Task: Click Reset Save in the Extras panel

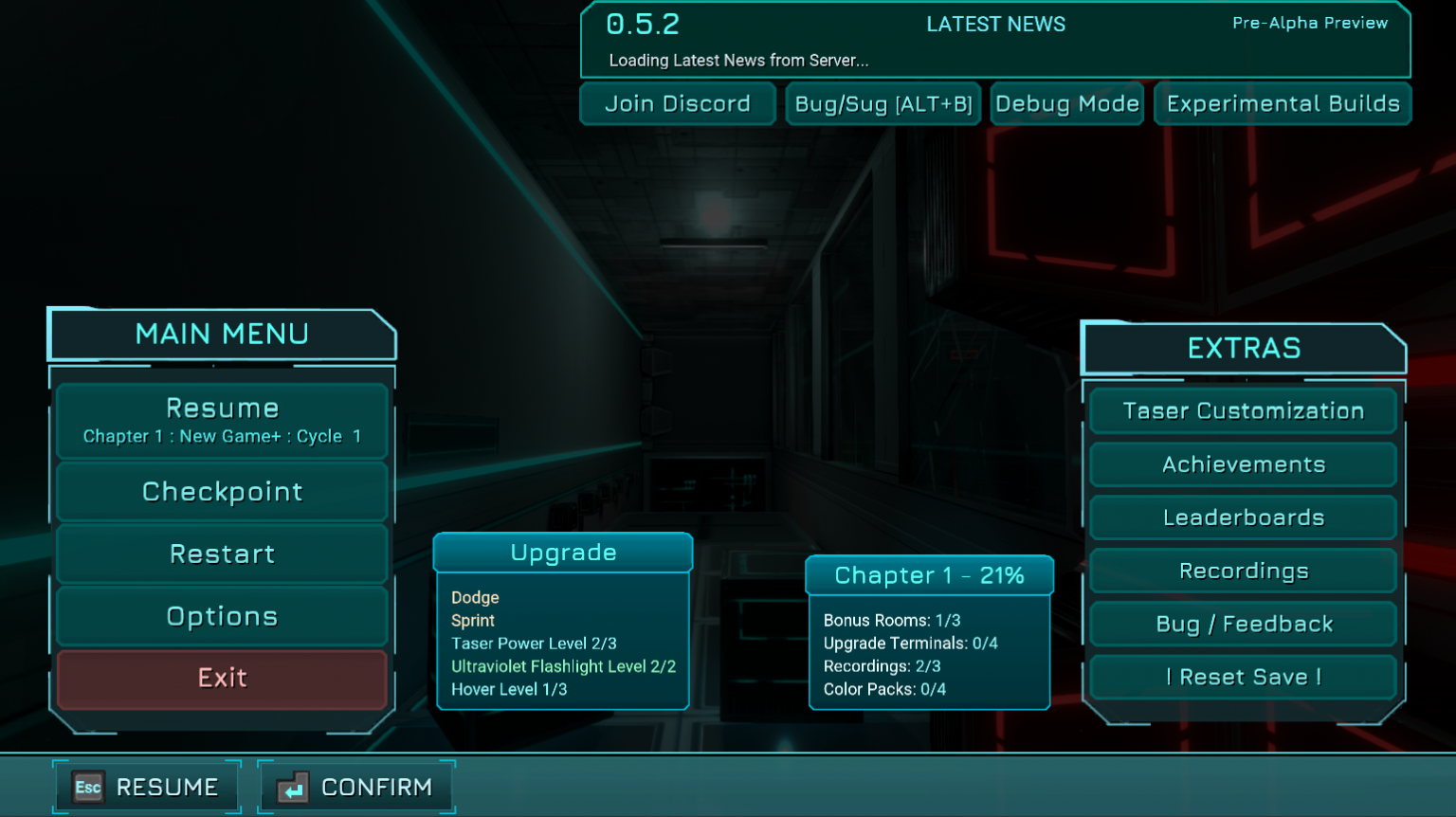Action: click(1243, 677)
